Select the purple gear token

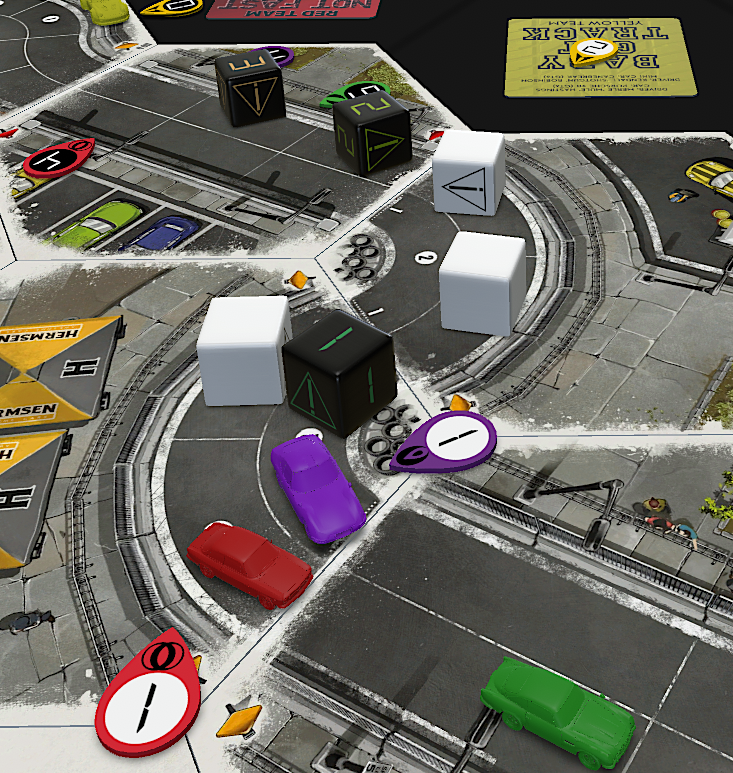click(448, 441)
